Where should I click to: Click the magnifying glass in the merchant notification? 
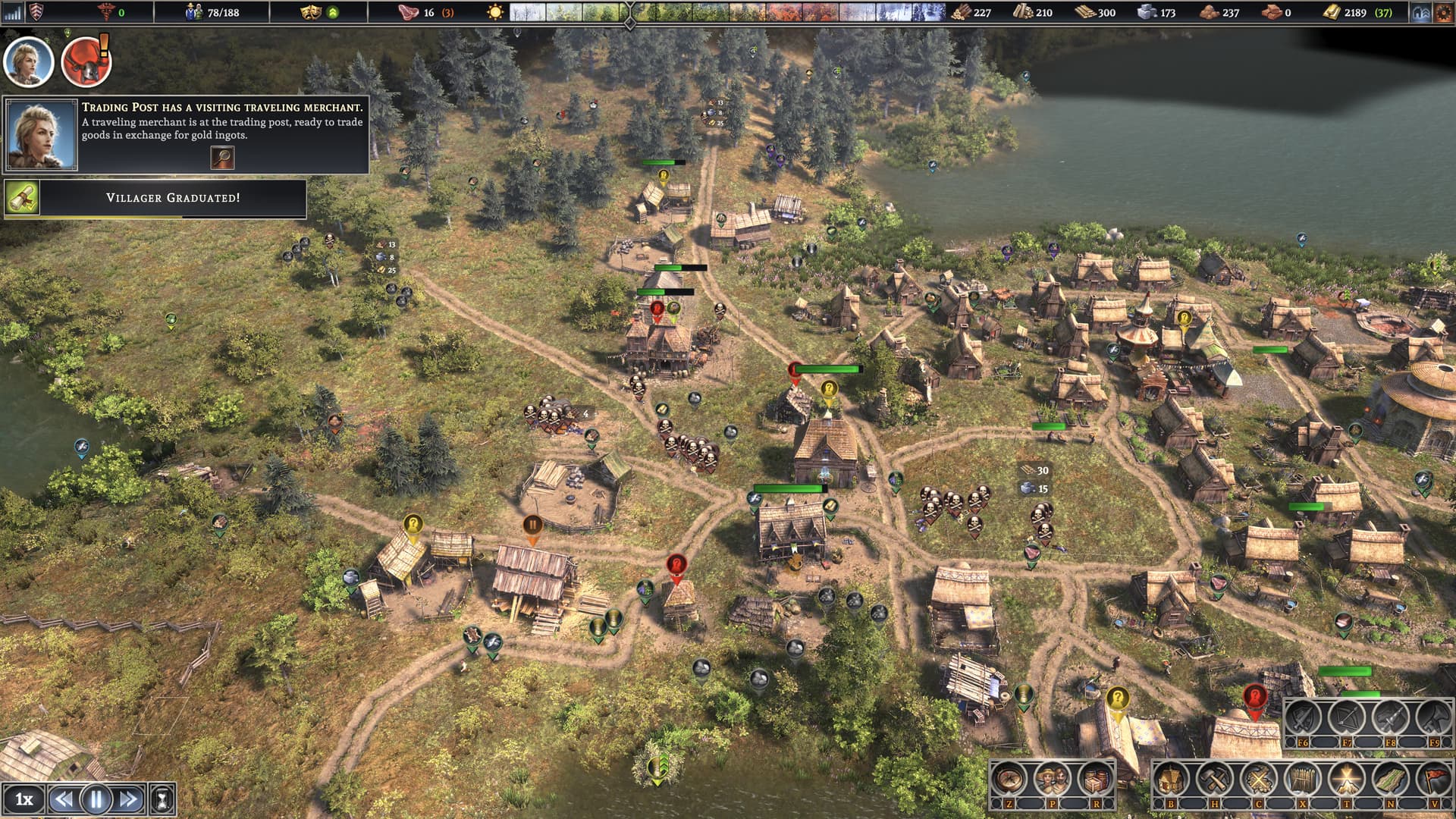(x=222, y=157)
